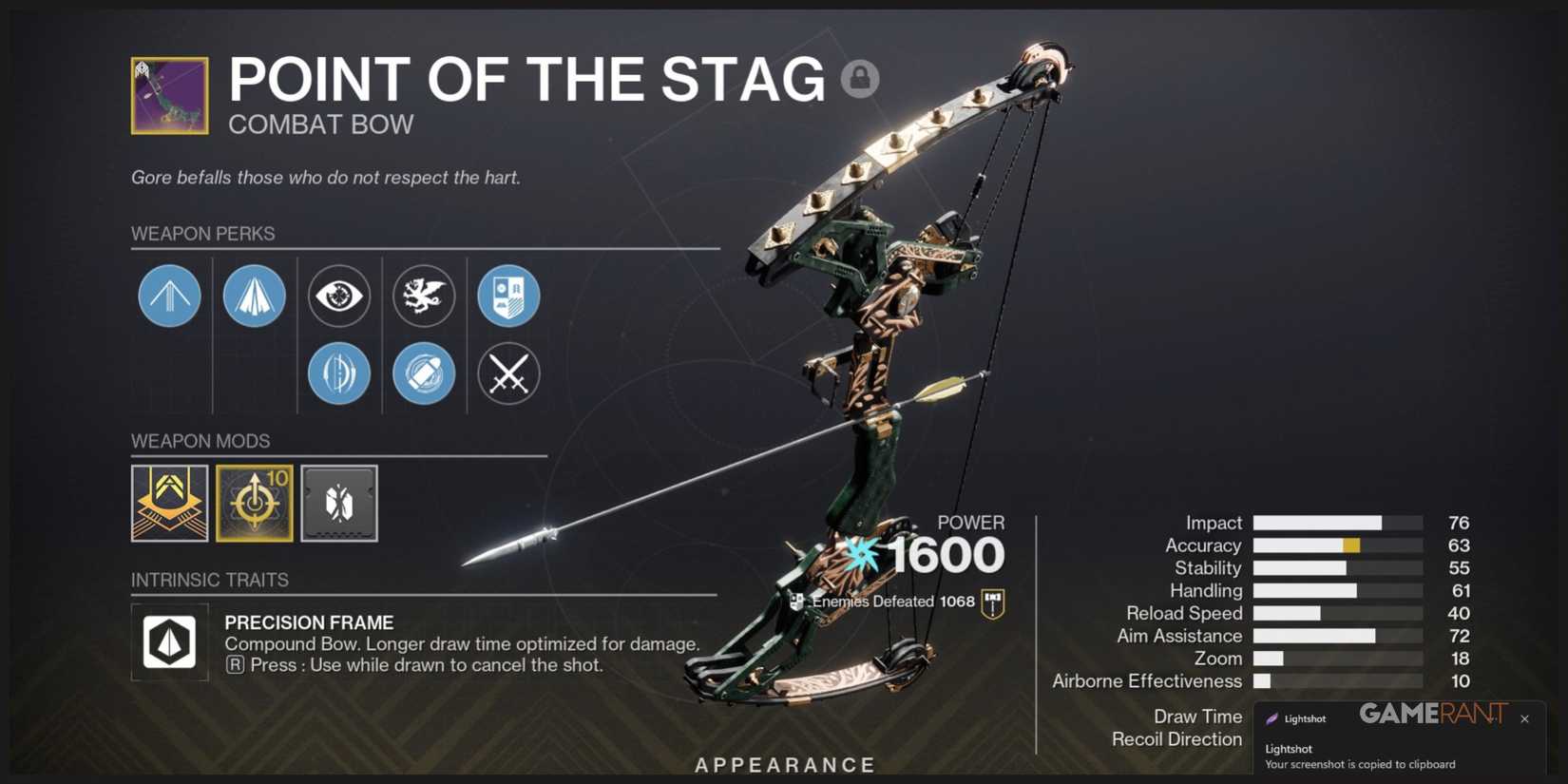Inspect the eye-shaped weapon perk

pyautogui.click(x=339, y=296)
